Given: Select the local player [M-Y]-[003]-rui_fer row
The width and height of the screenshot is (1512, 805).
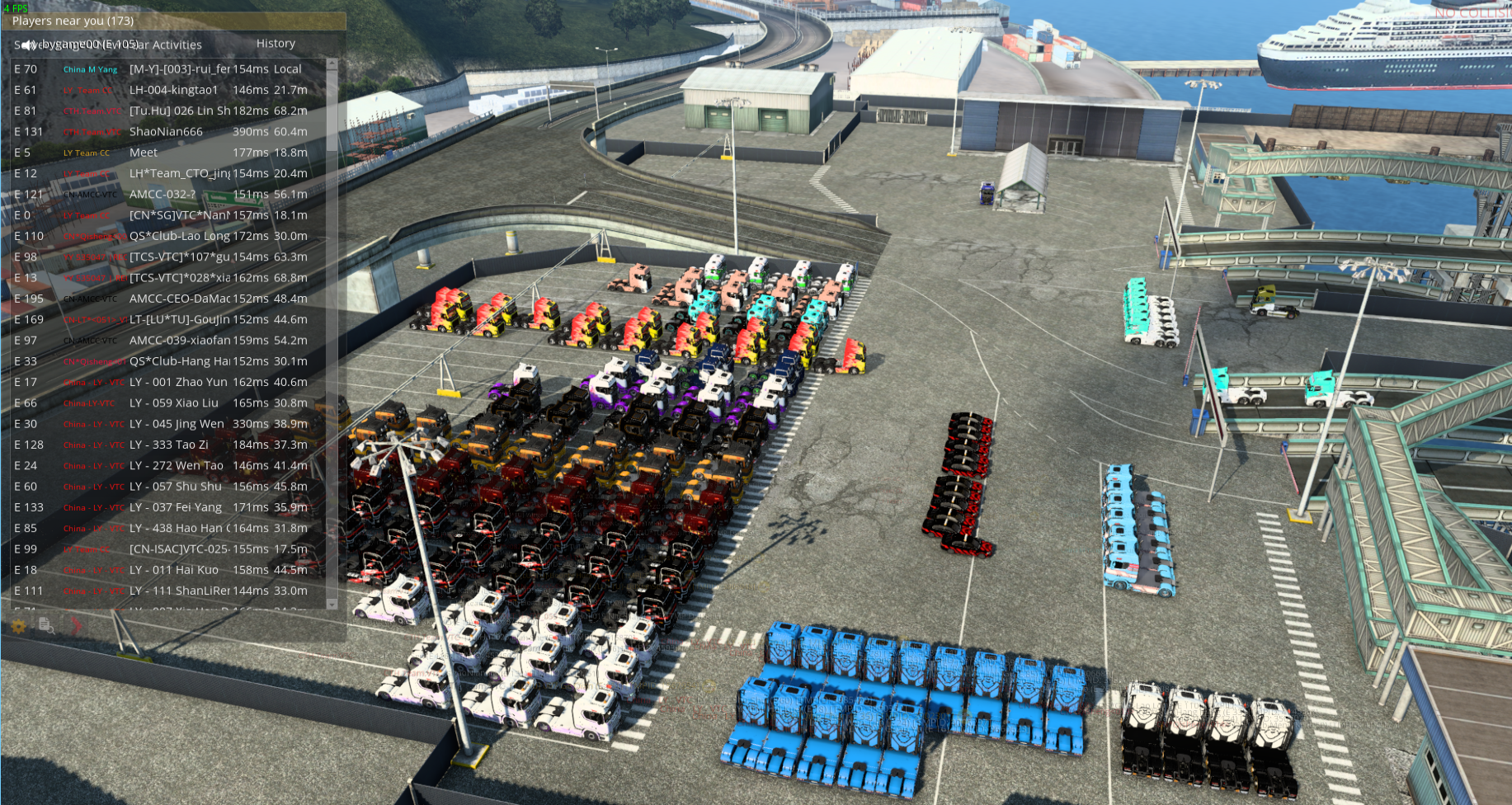Looking at the screenshot, I should point(180,69).
